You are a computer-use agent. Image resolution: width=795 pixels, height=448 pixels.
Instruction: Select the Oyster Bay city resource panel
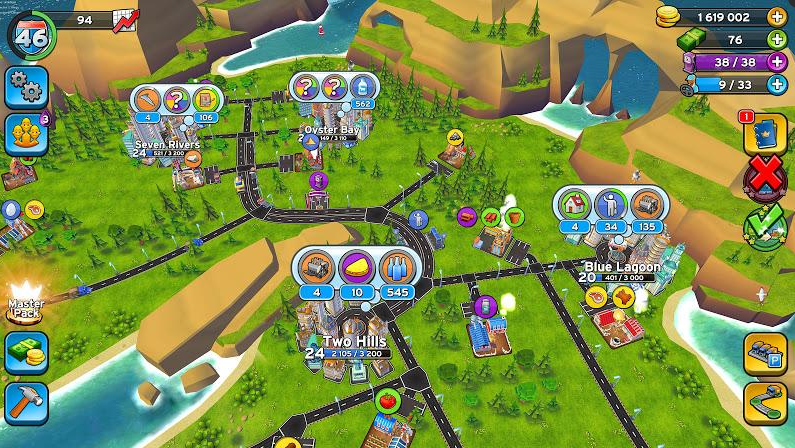[x=334, y=92]
